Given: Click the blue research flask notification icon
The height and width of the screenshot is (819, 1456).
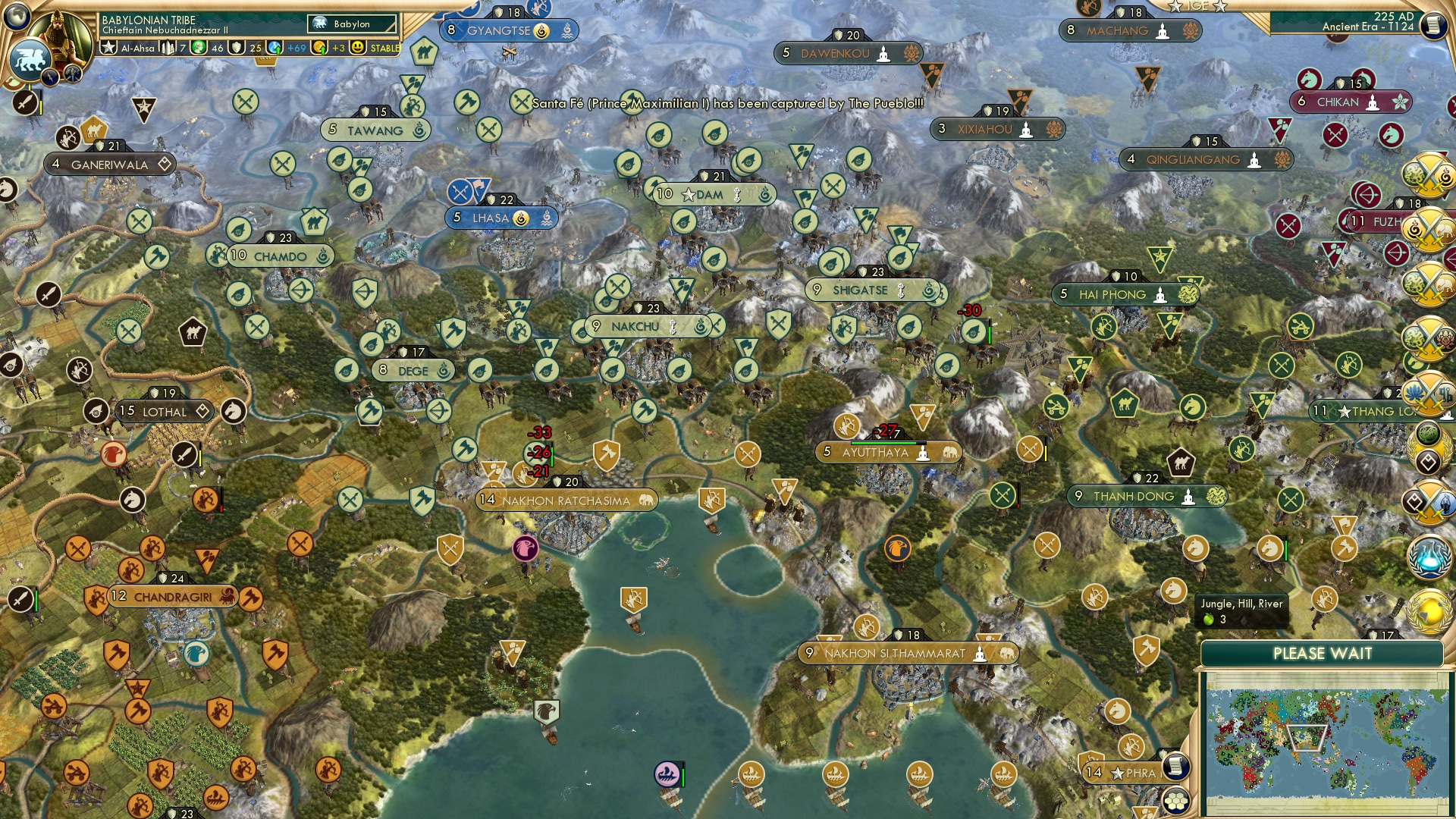Looking at the screenshot, I should [1430, 557].
